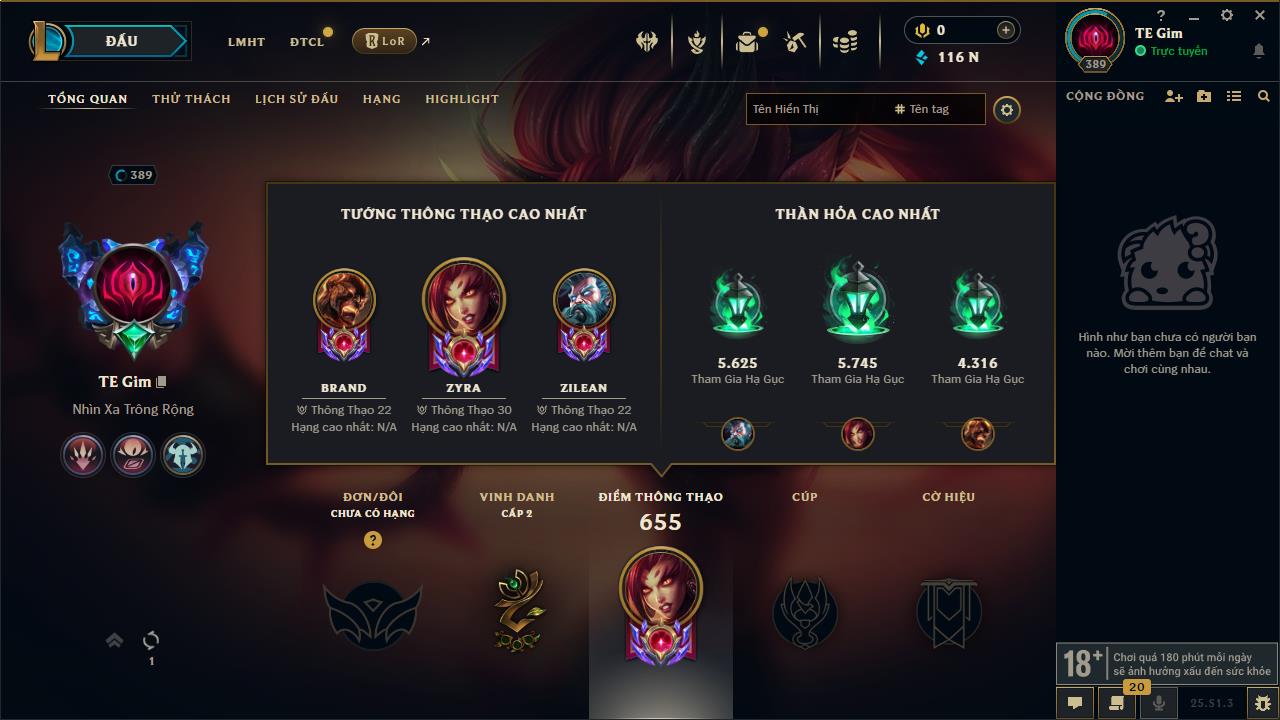Open the THỬ THÁCH tab

click(191, 99)
